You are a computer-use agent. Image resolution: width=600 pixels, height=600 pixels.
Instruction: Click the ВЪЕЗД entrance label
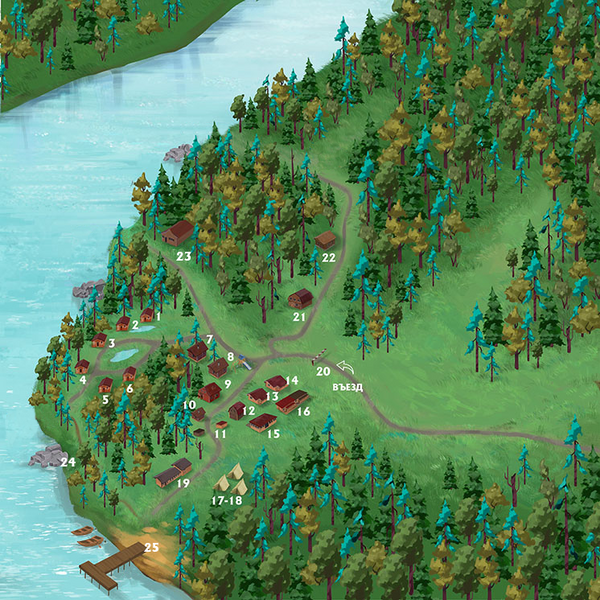click(x=347, y=387)
